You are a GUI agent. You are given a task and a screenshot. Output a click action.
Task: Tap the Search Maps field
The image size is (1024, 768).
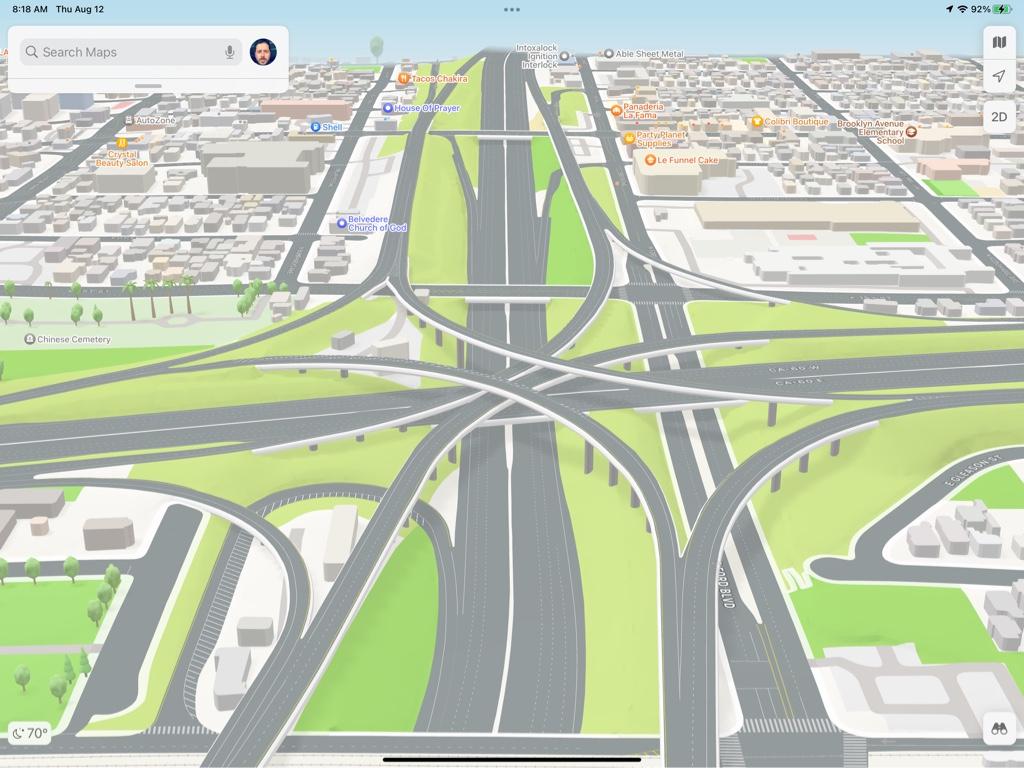(x=120, y=52)
